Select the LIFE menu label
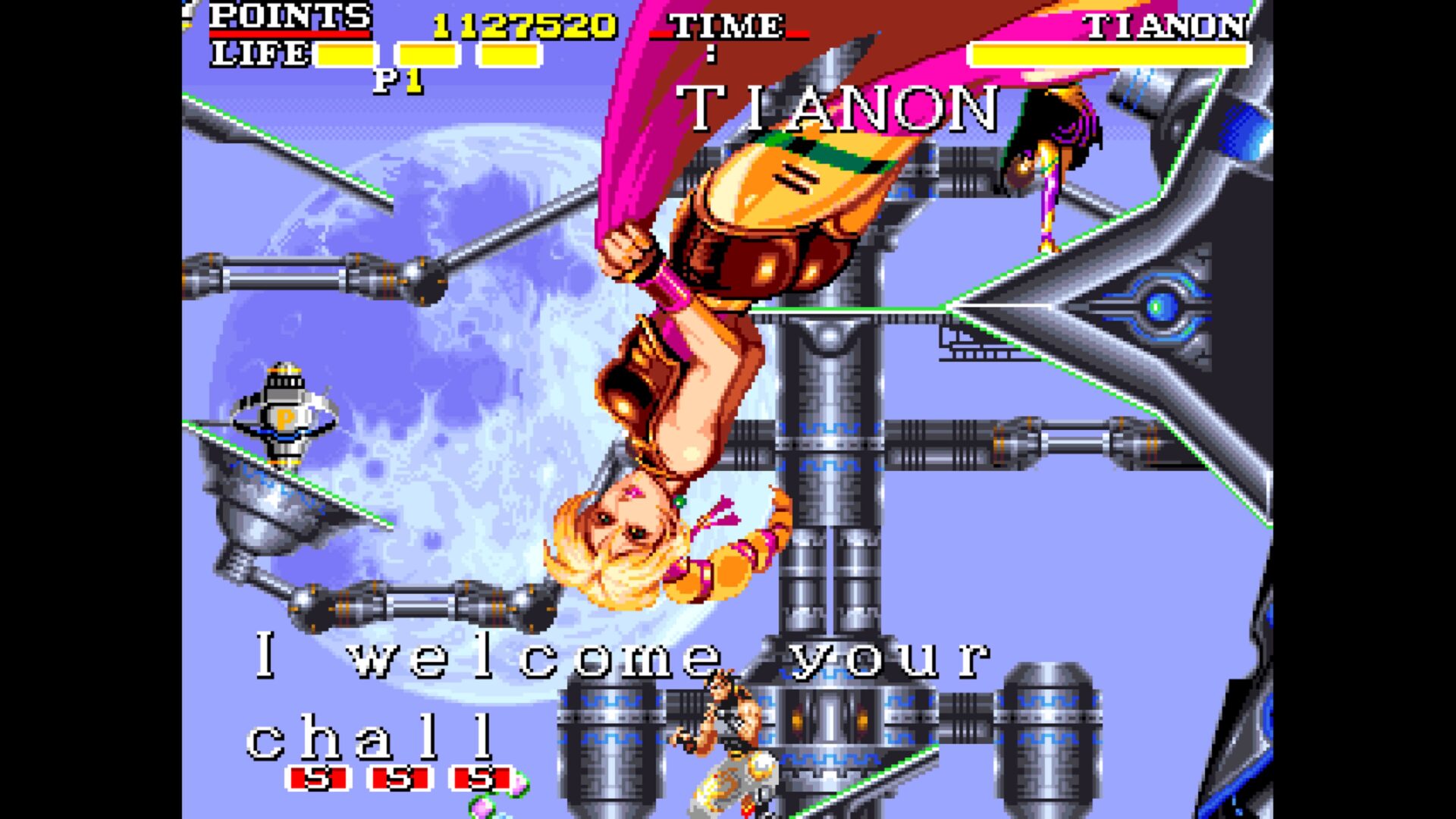Viewport: 1456px width, 819px height. point(258,52)
